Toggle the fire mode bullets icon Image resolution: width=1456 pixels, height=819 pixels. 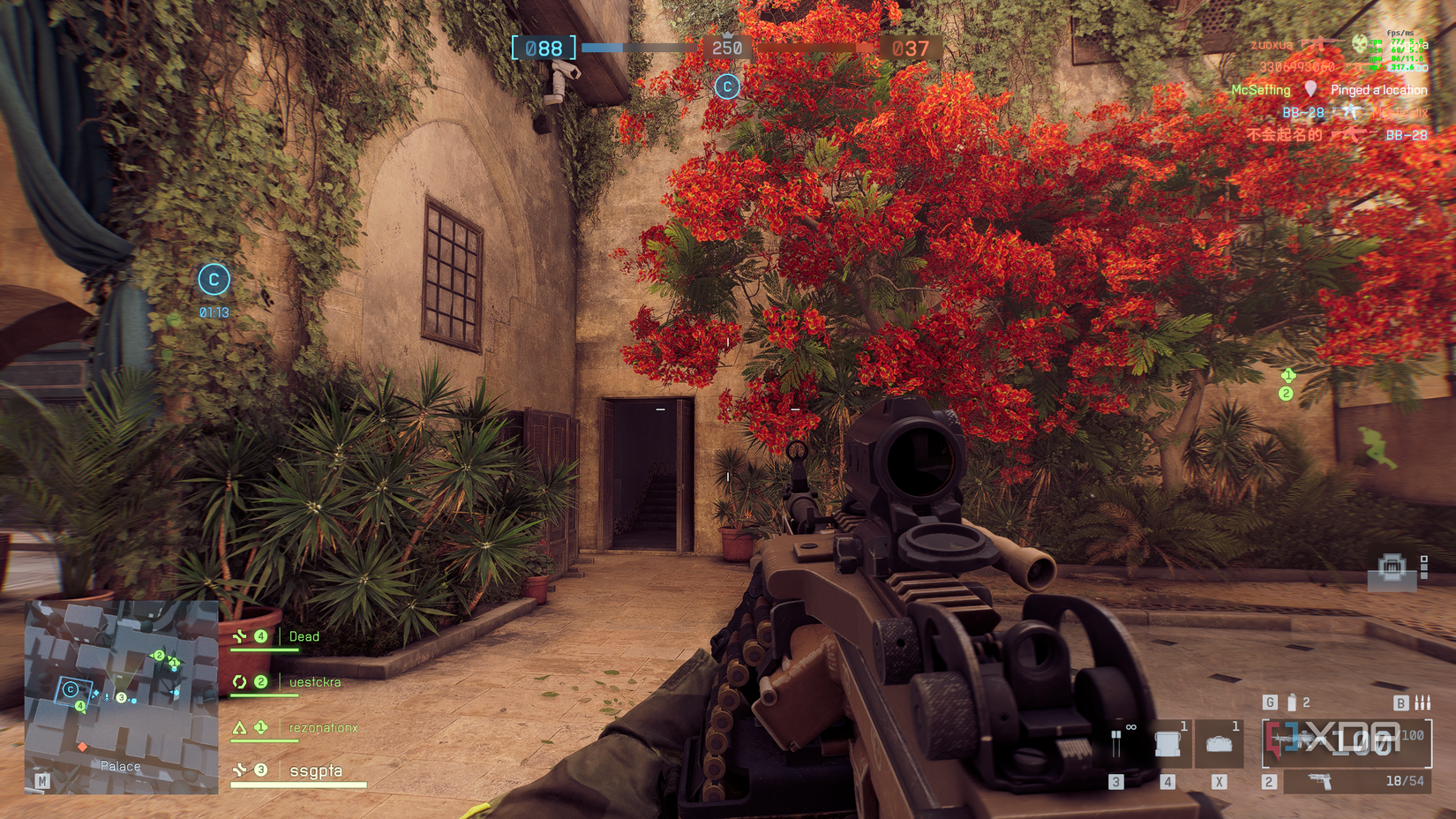coord(1422,703)
